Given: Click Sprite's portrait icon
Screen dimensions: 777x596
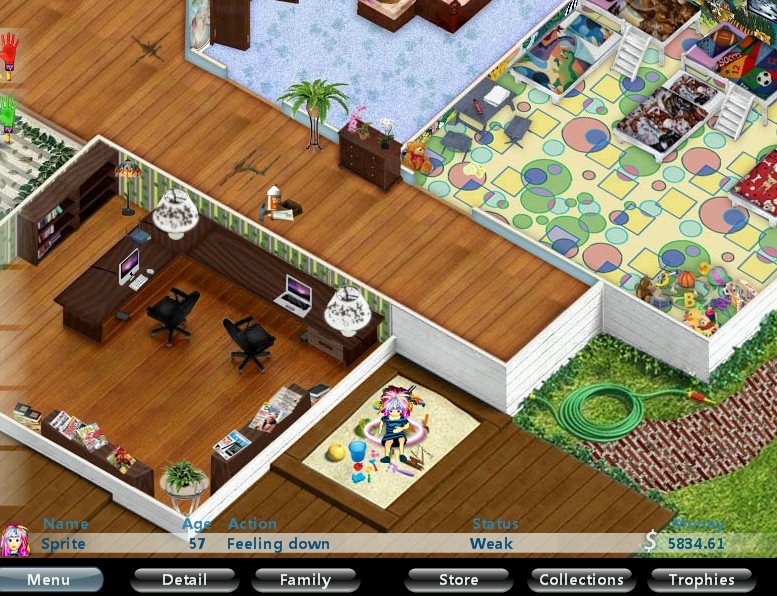Looking at the screenshot, I should [14, 541].
